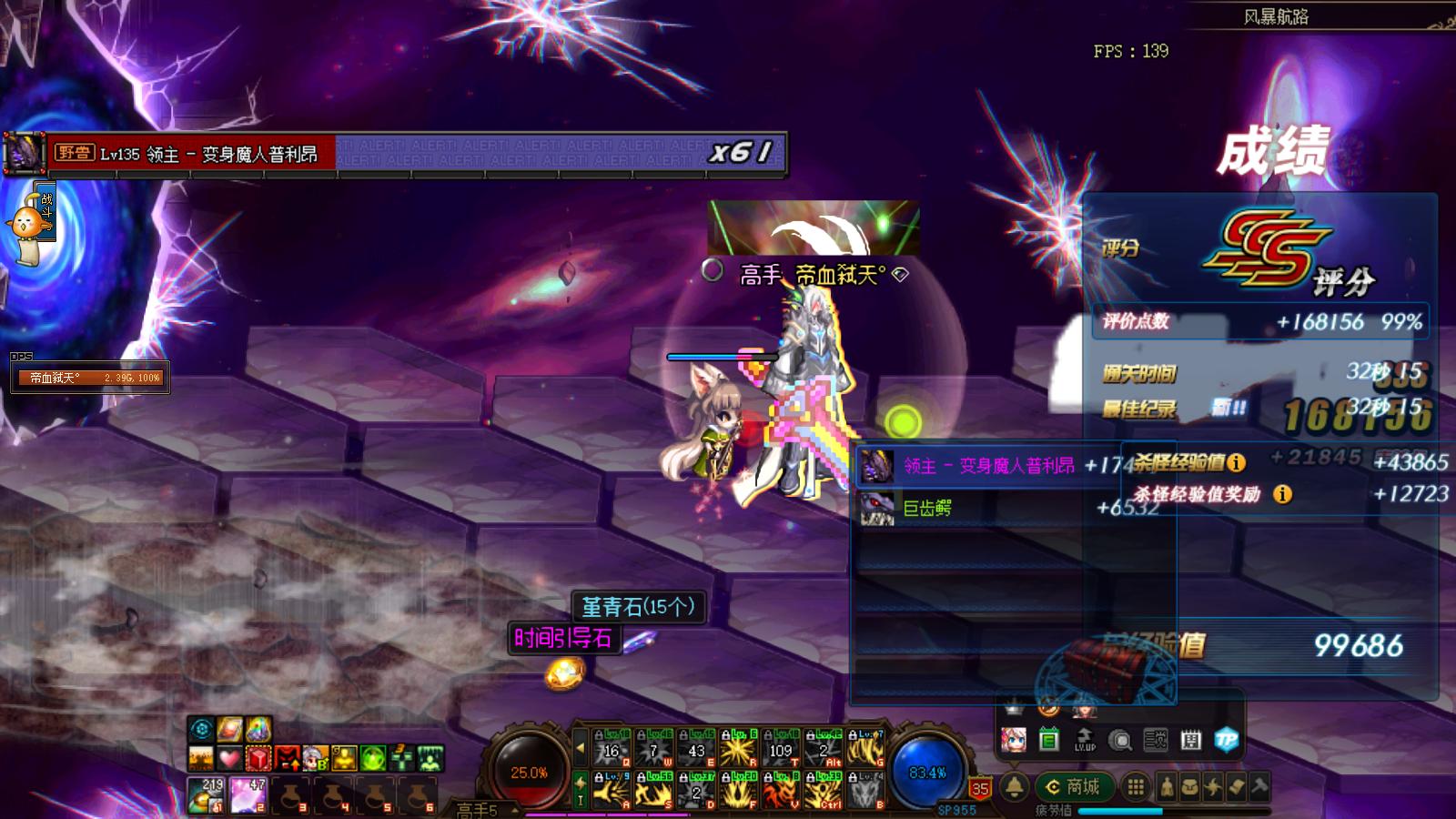
Task: Activate the skill bound to T
Action: 781,748
